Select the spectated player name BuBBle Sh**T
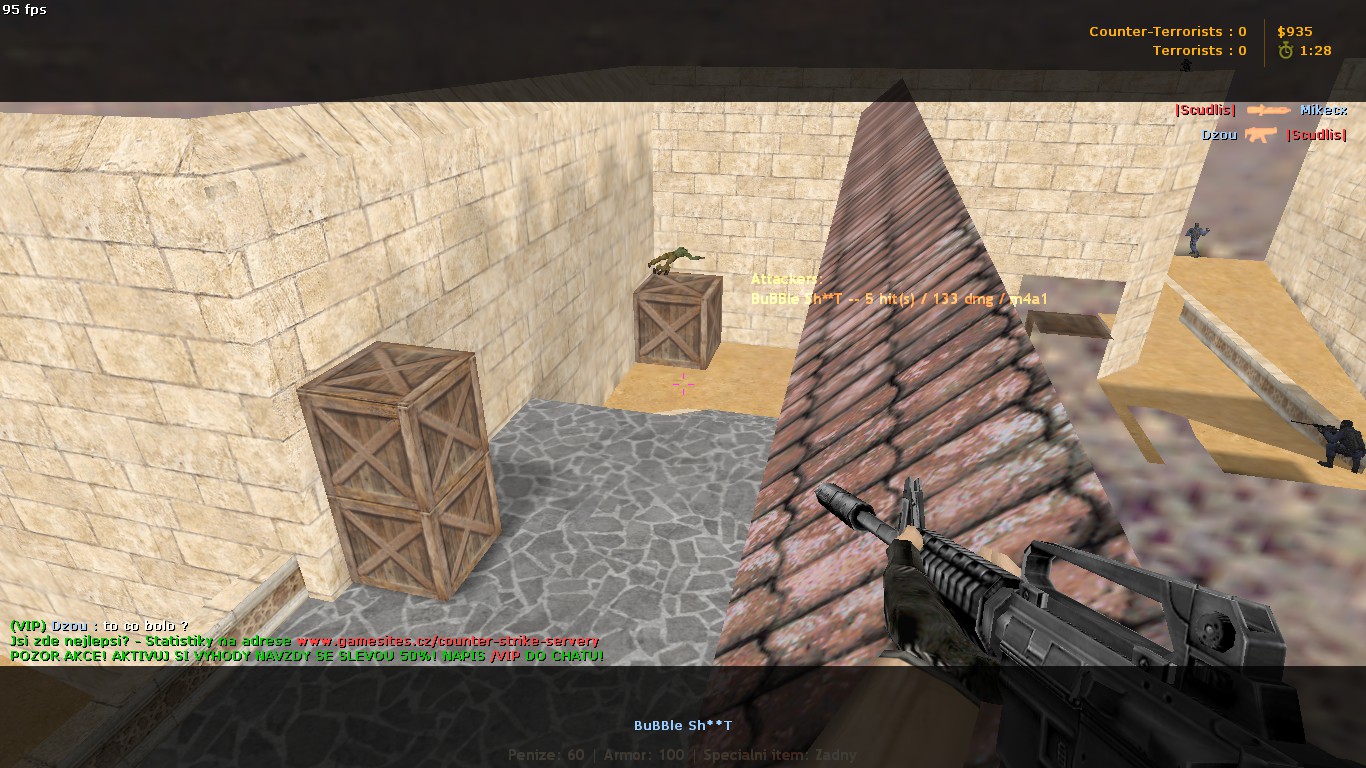The height and width of the screenshot is (768, 1366). [x=683, y=725]
